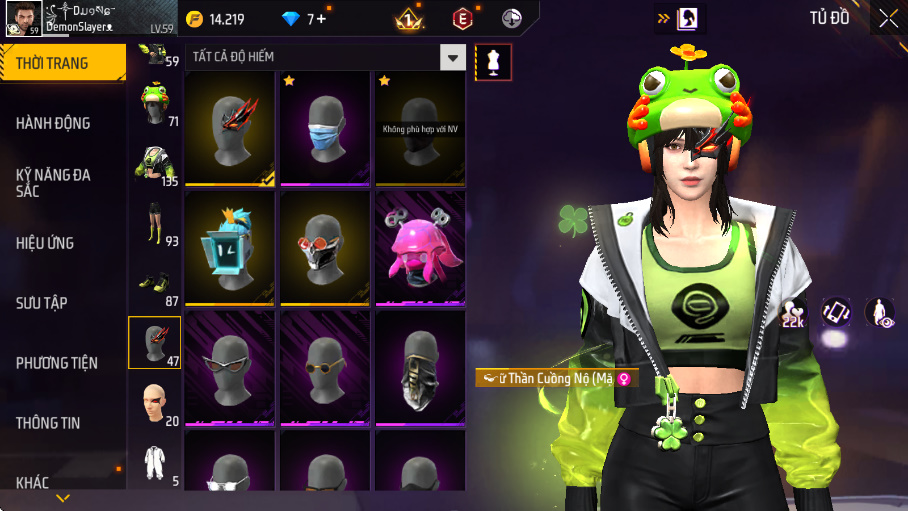Toggle the mannequin preview icon
The width and height of the screenshot is (908, 511).
pos(493,62)
